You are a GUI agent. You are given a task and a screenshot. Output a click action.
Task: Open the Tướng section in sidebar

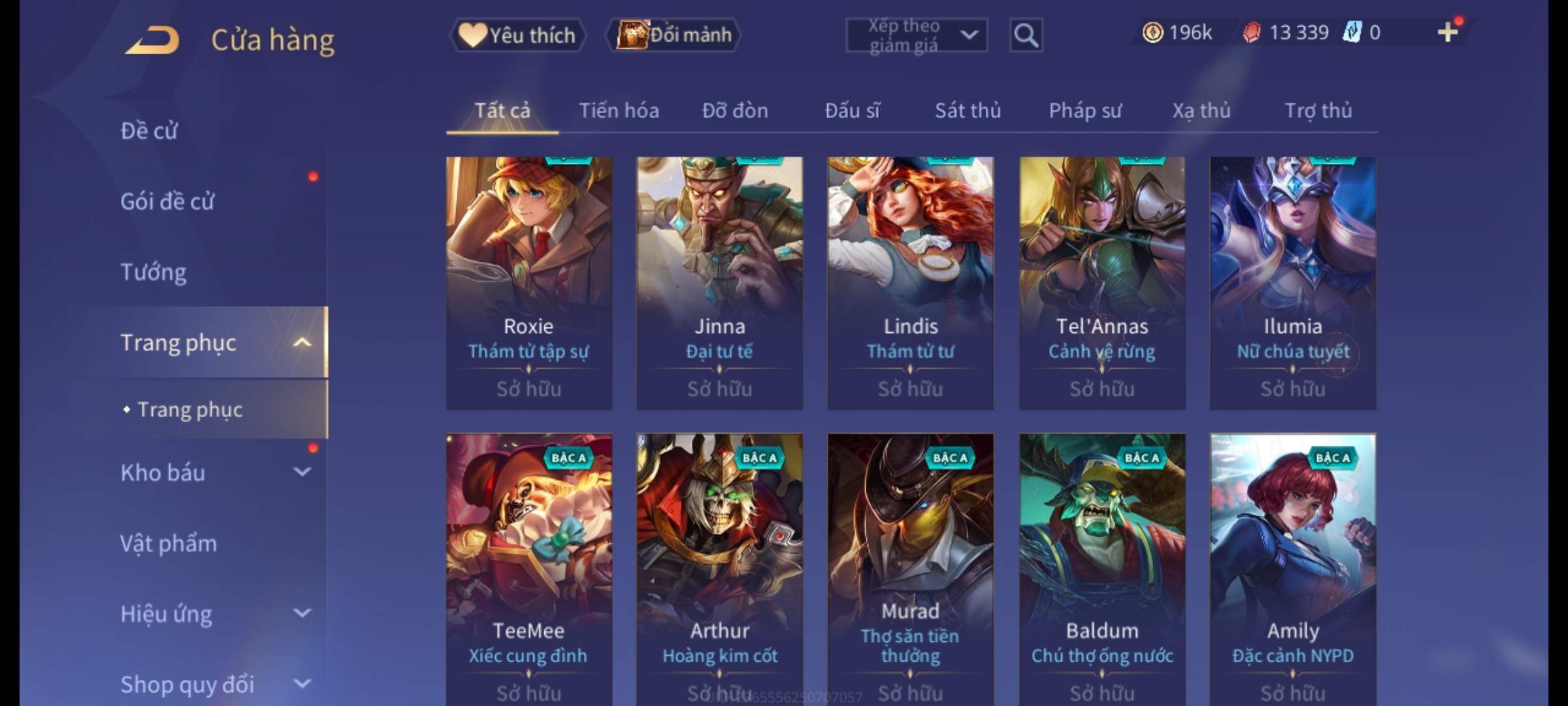click(154, 272)
